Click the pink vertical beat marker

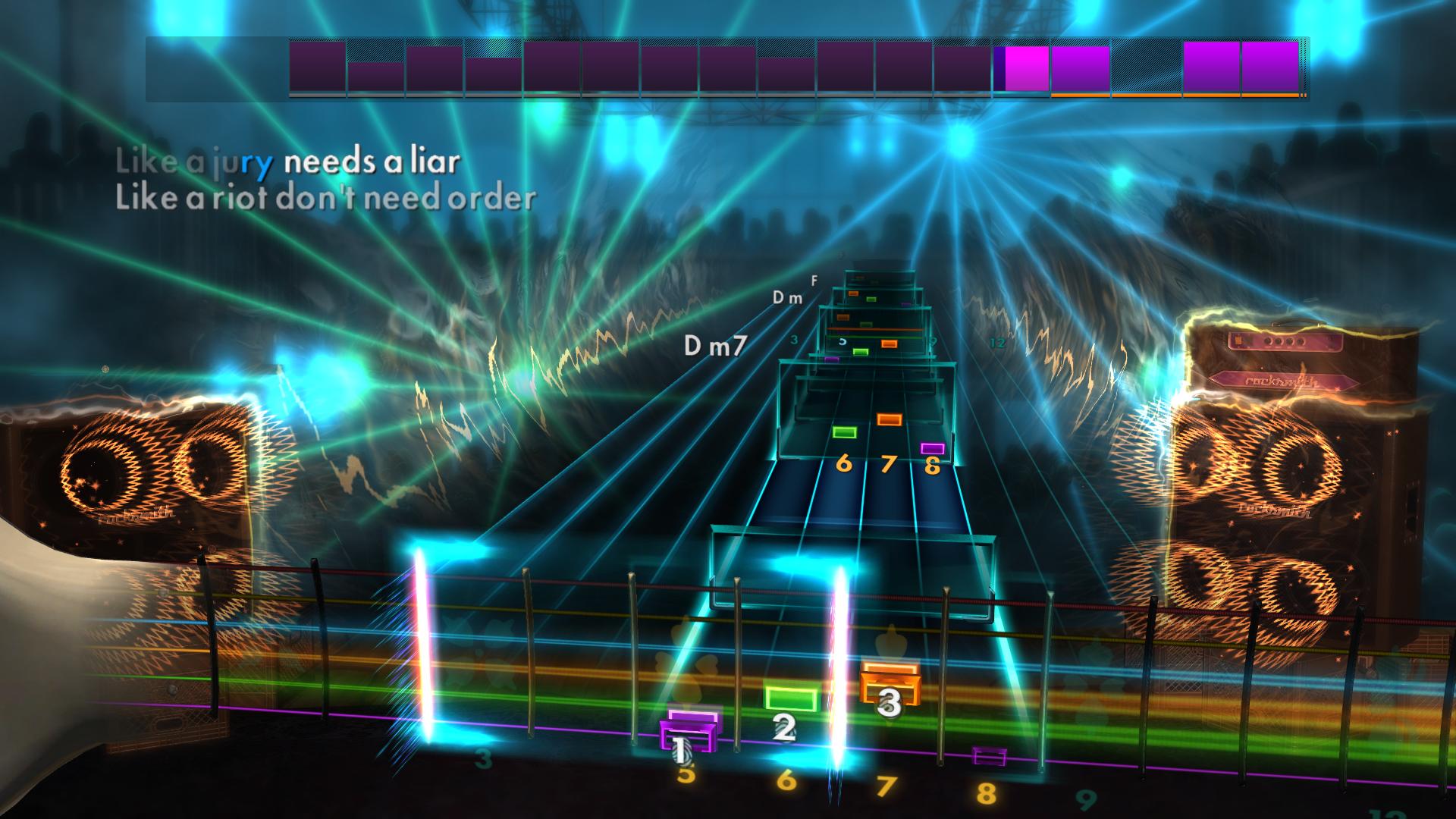(425, 645)
